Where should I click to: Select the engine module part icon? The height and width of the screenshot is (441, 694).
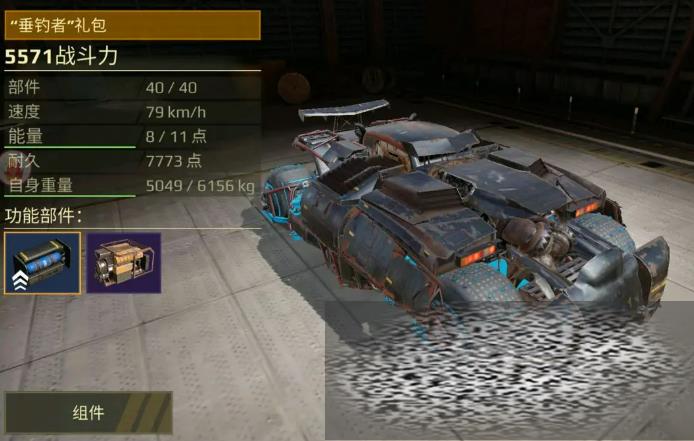[x=123, y=263]
